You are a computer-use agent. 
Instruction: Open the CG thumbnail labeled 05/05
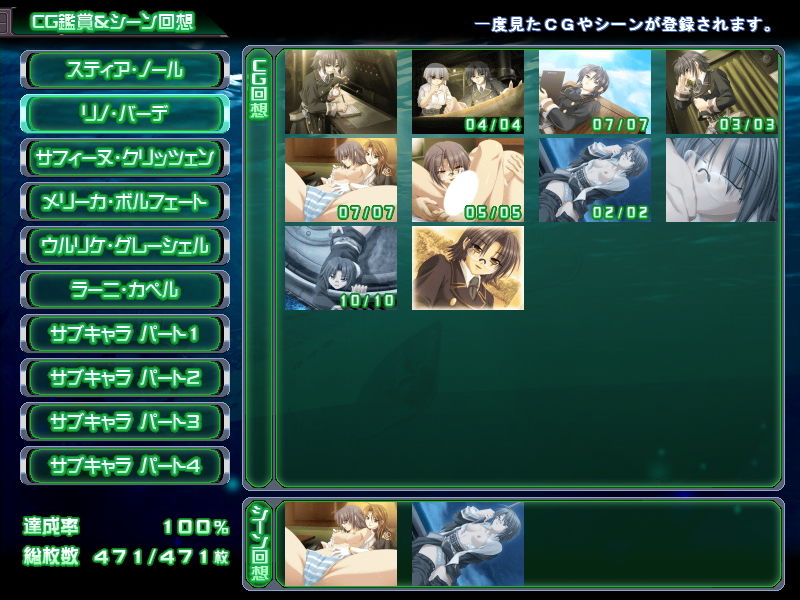pyautogui.click(x=468, y=180)
